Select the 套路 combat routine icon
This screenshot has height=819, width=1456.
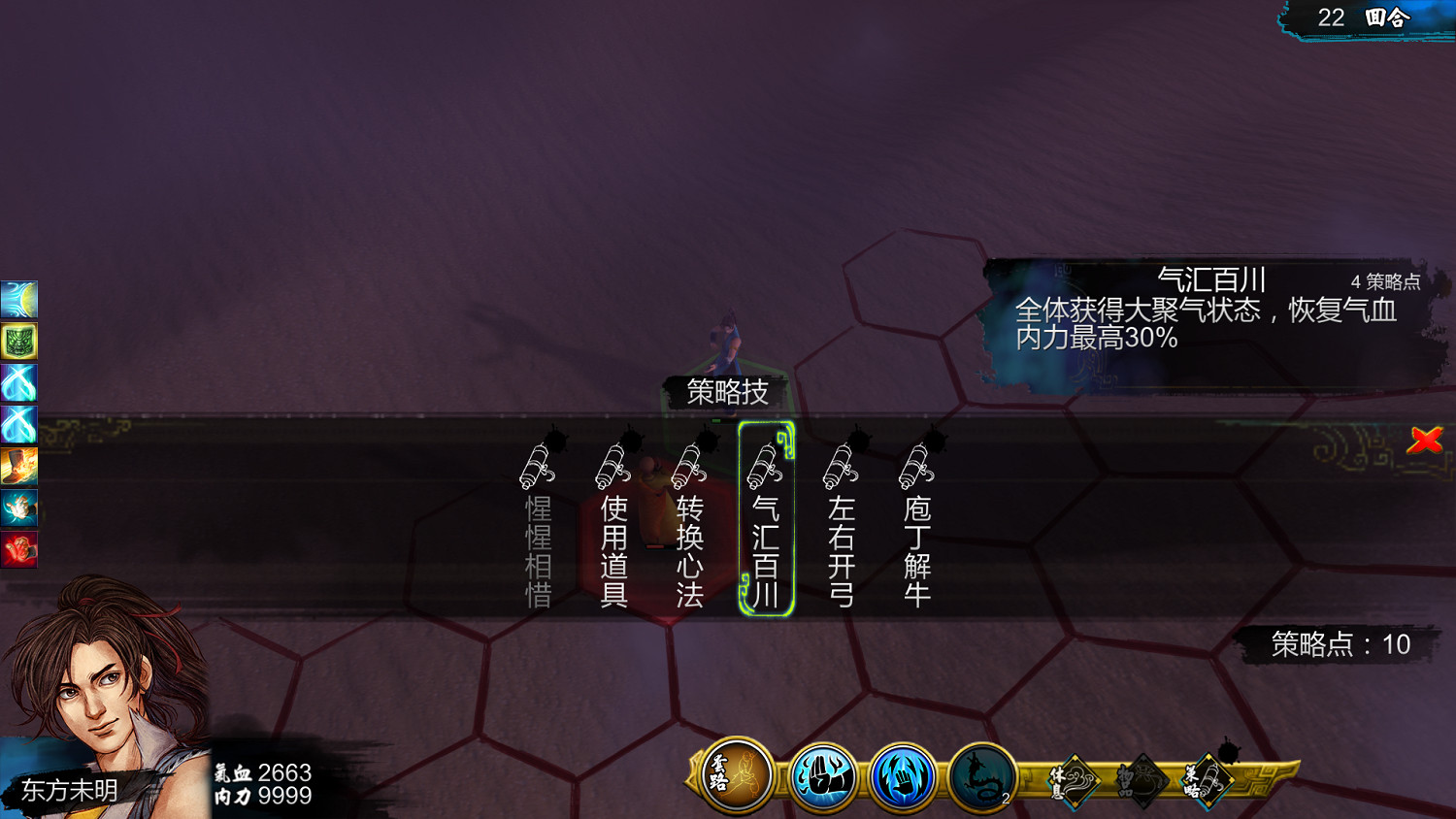[x=735, y=775]
